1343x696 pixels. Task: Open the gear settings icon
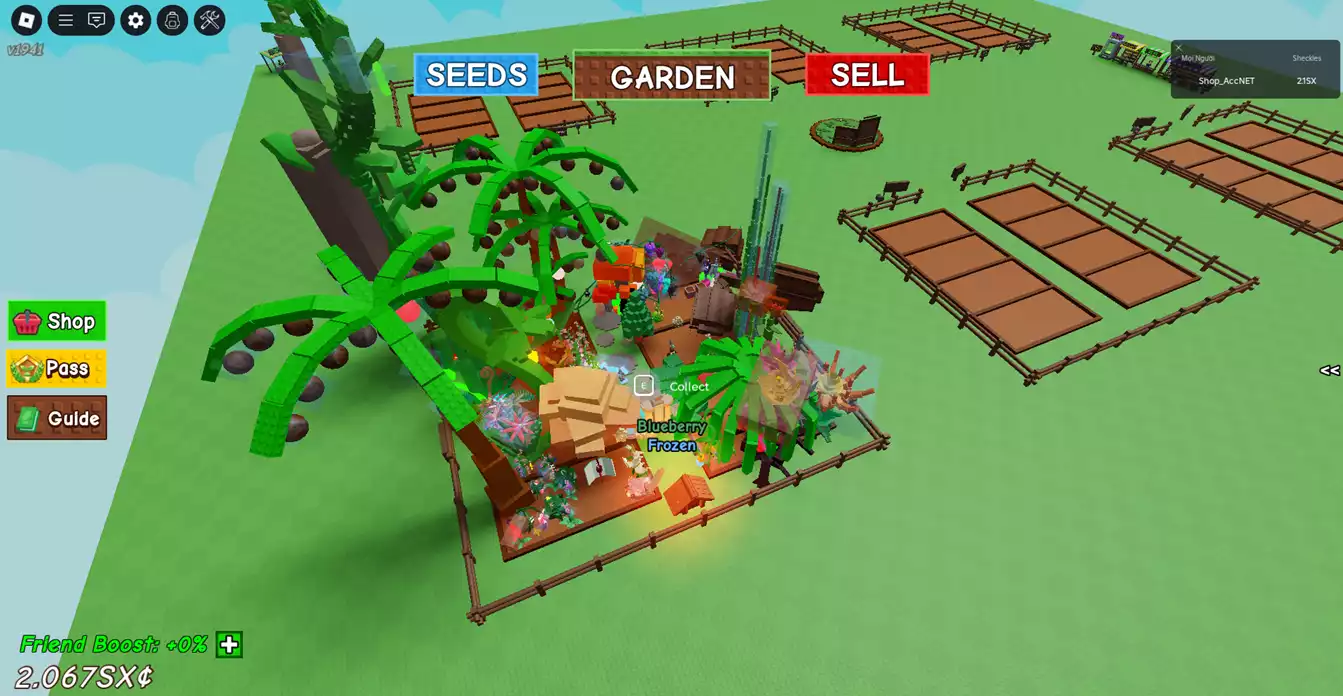(136, 20)
